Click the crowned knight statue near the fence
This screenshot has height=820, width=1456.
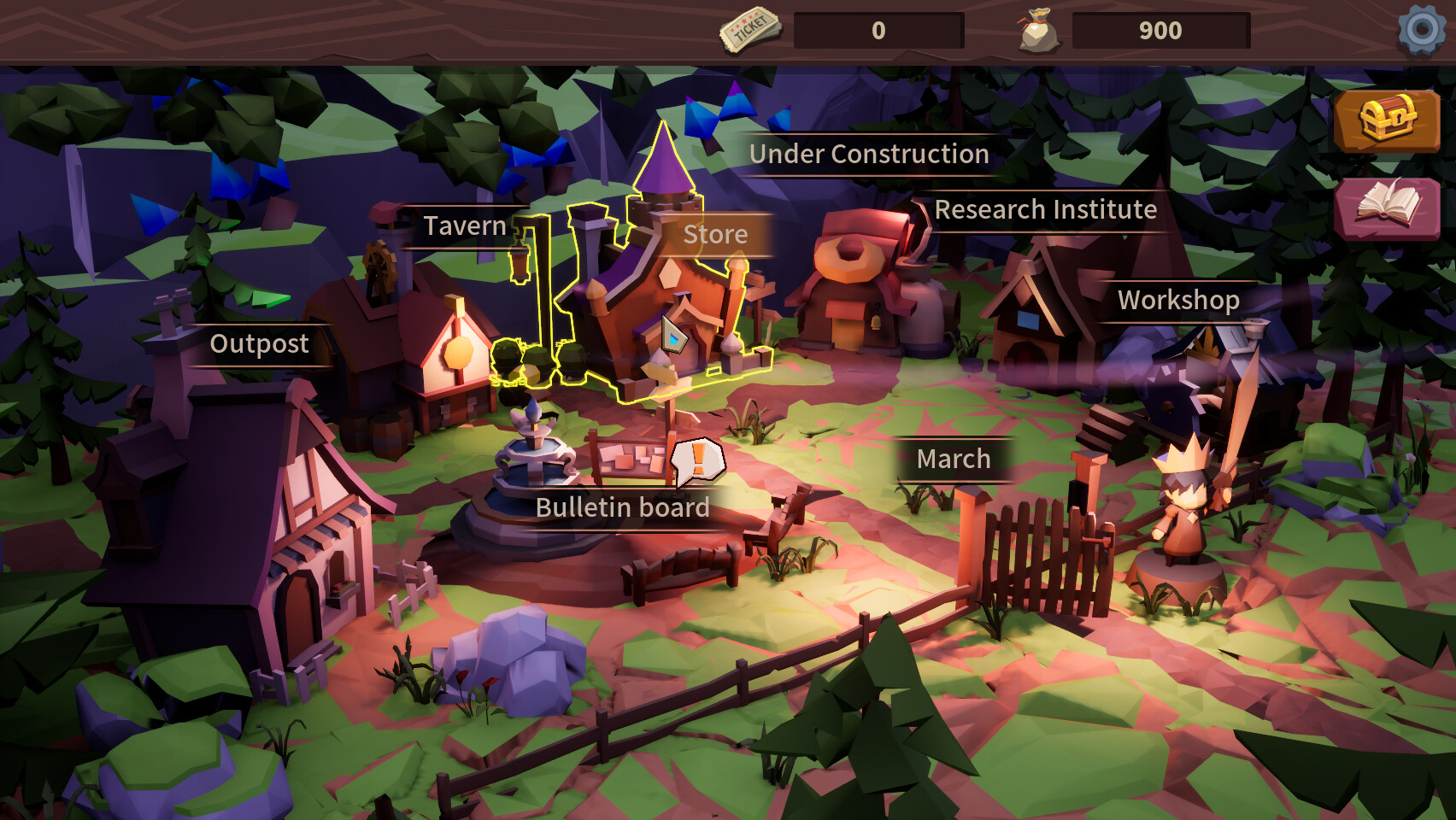coord(1183,504)
